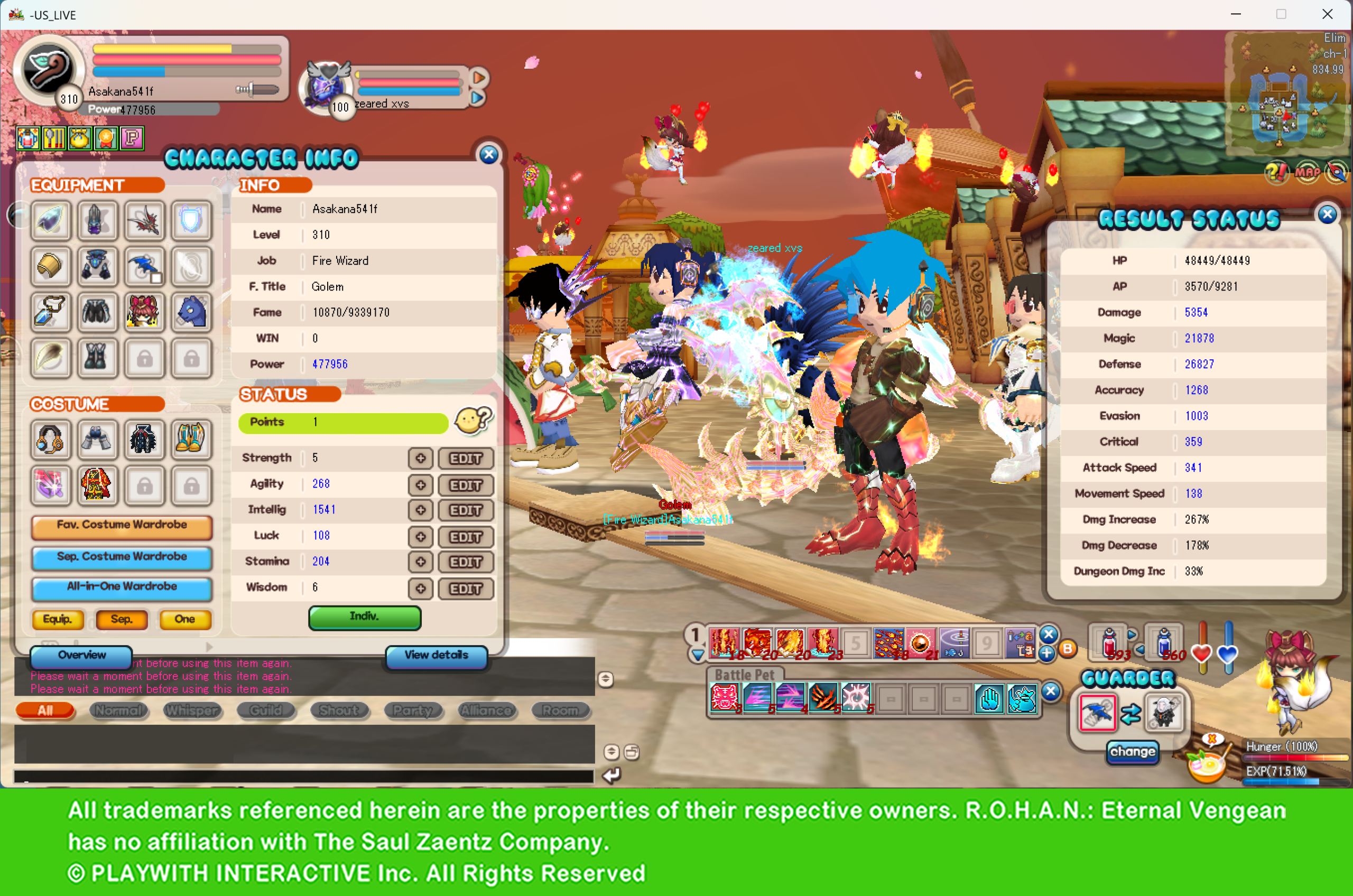Image resolution: width=1353 pixels, height=896 pixels.
Task: Open the All-in-One Wardrobe
Action: 122,587
